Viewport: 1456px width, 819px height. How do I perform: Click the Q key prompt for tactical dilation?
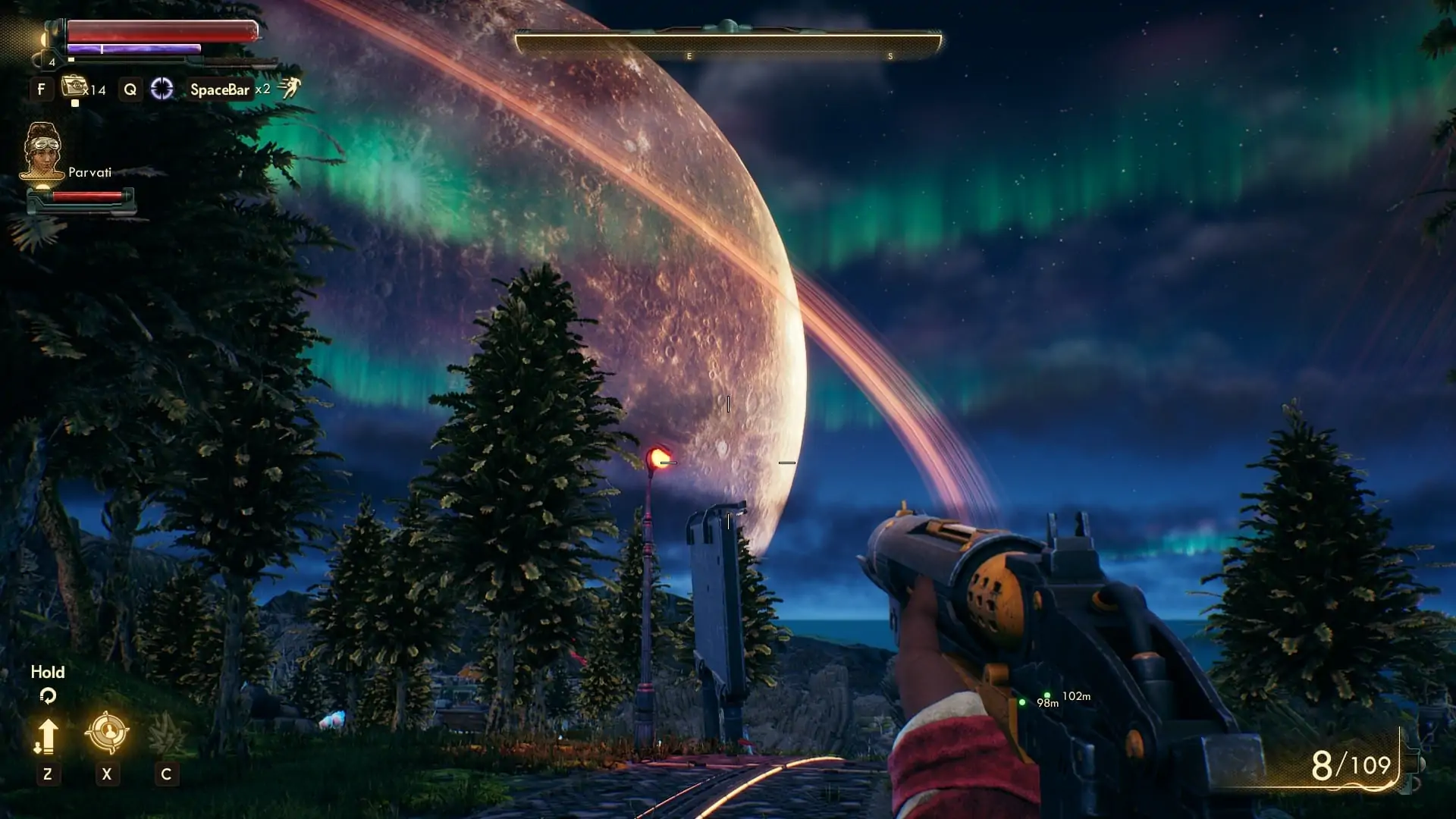pos(130,89)
